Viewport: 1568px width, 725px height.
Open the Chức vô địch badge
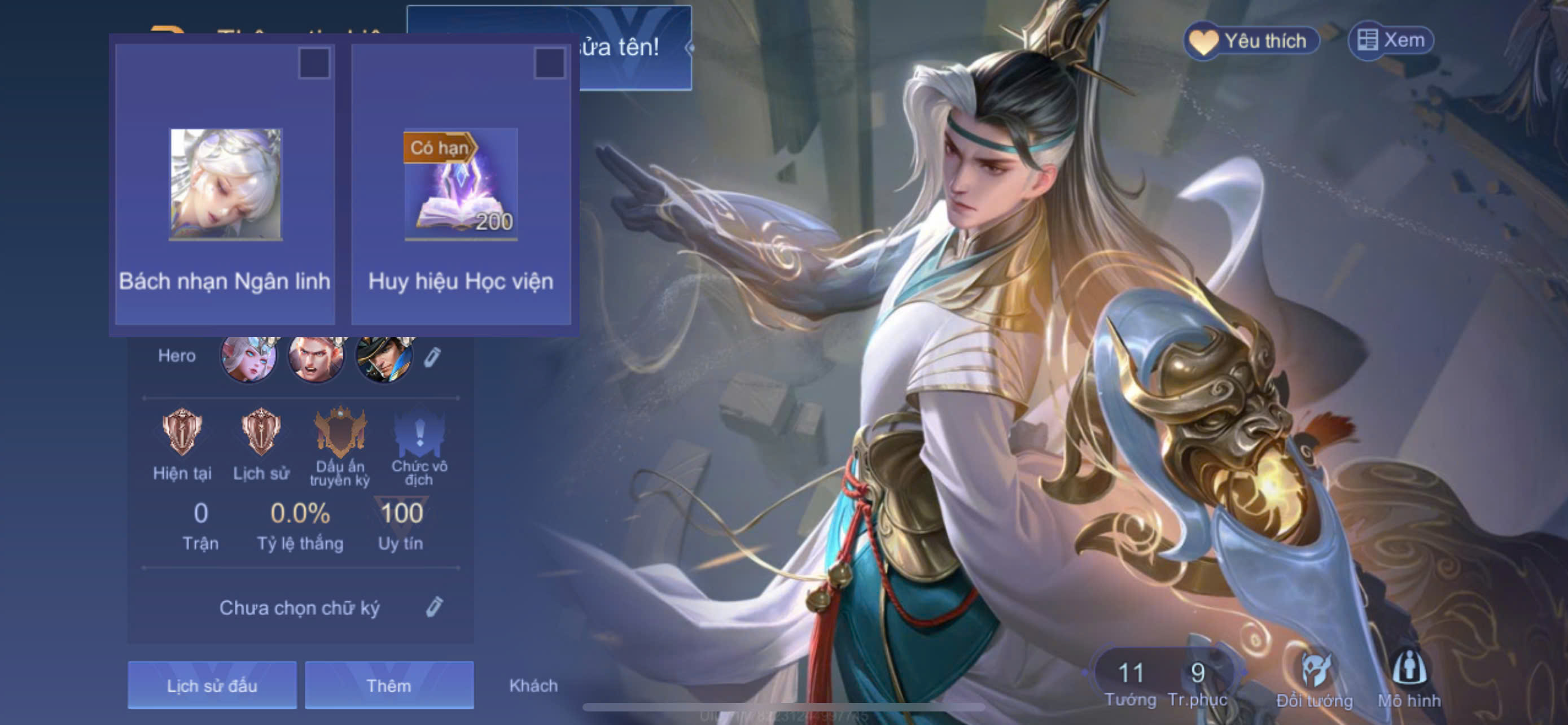(x=419, y=432)
